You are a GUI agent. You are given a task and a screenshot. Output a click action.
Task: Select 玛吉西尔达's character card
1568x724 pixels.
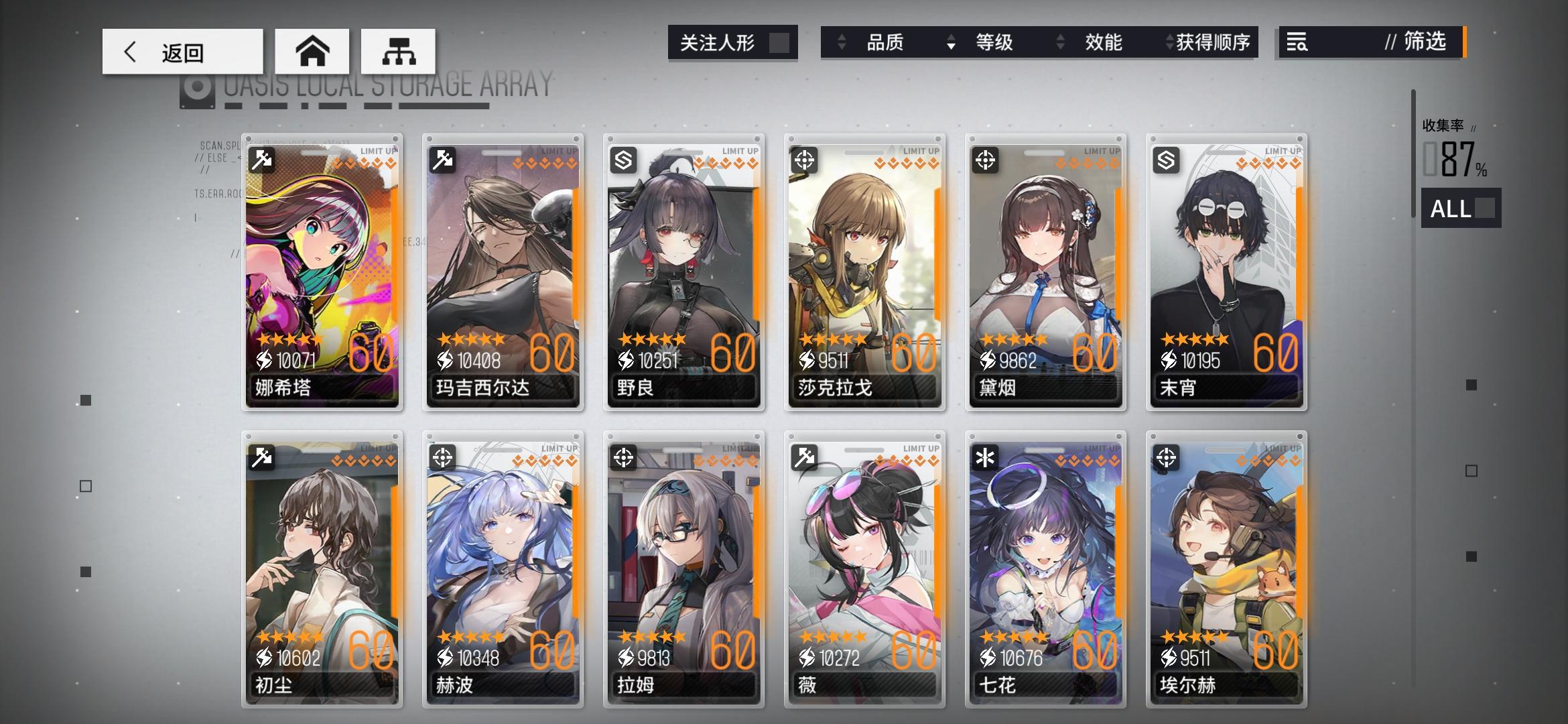(503, 271)
